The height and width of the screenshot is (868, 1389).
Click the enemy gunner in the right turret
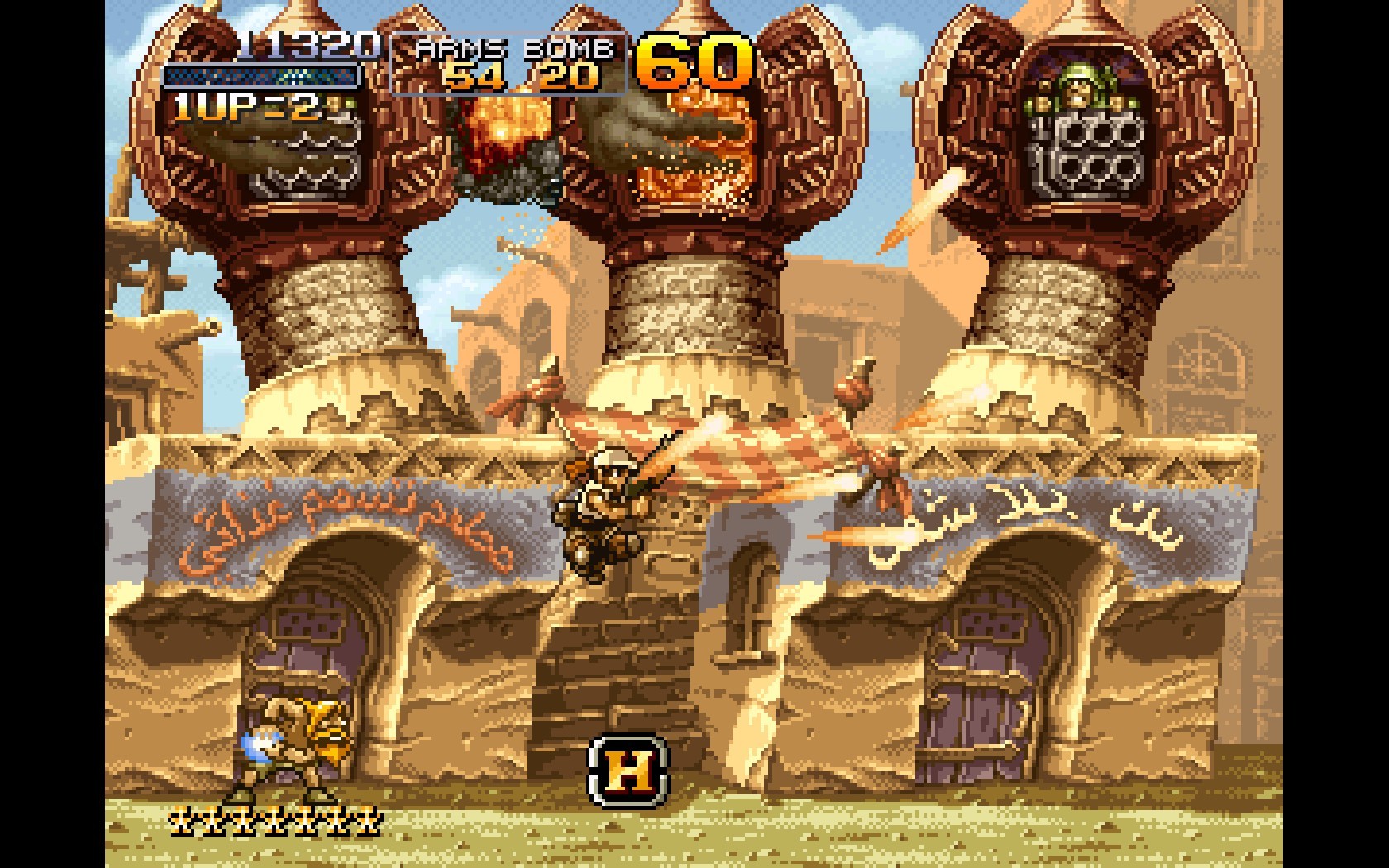[1079, 87]
